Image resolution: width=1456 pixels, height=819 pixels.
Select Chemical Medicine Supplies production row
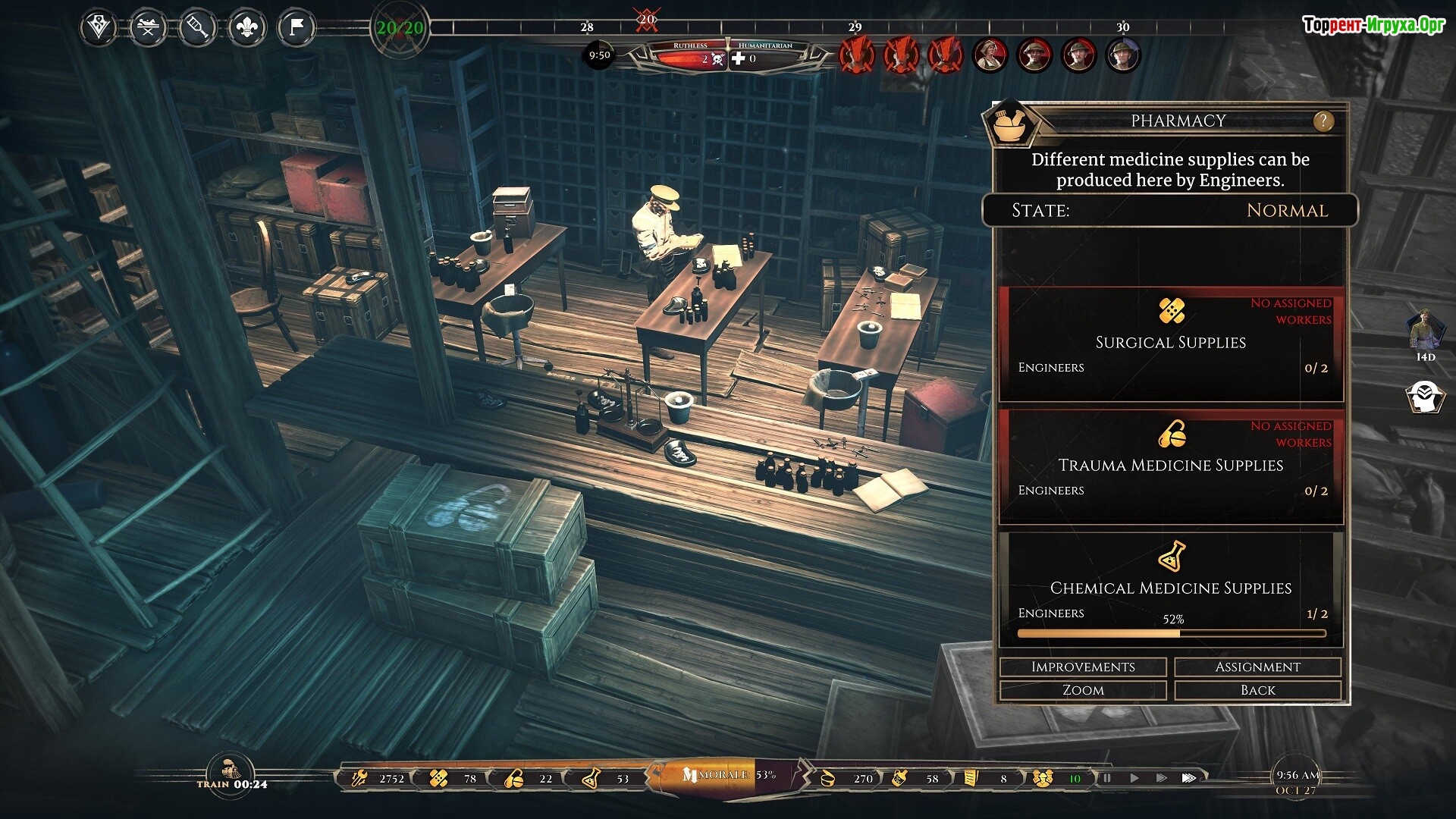point(1171,589)
